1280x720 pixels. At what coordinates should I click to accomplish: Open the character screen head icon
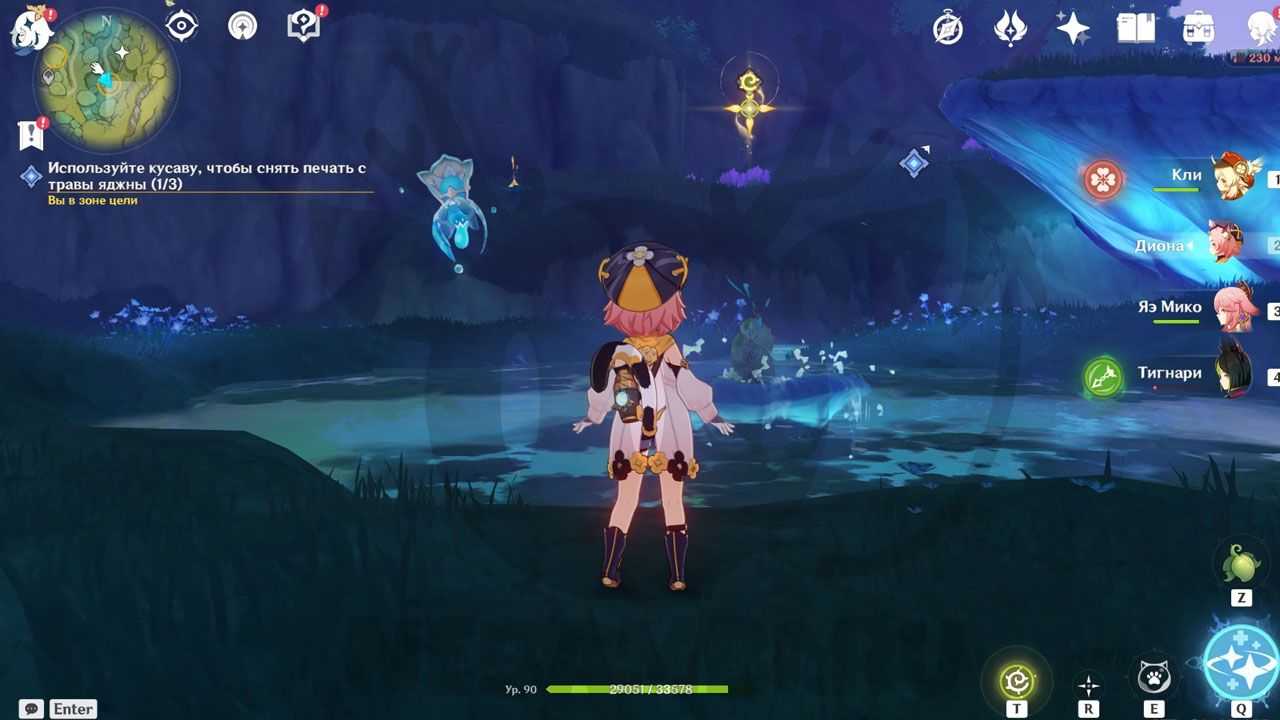pos(1260,28)
